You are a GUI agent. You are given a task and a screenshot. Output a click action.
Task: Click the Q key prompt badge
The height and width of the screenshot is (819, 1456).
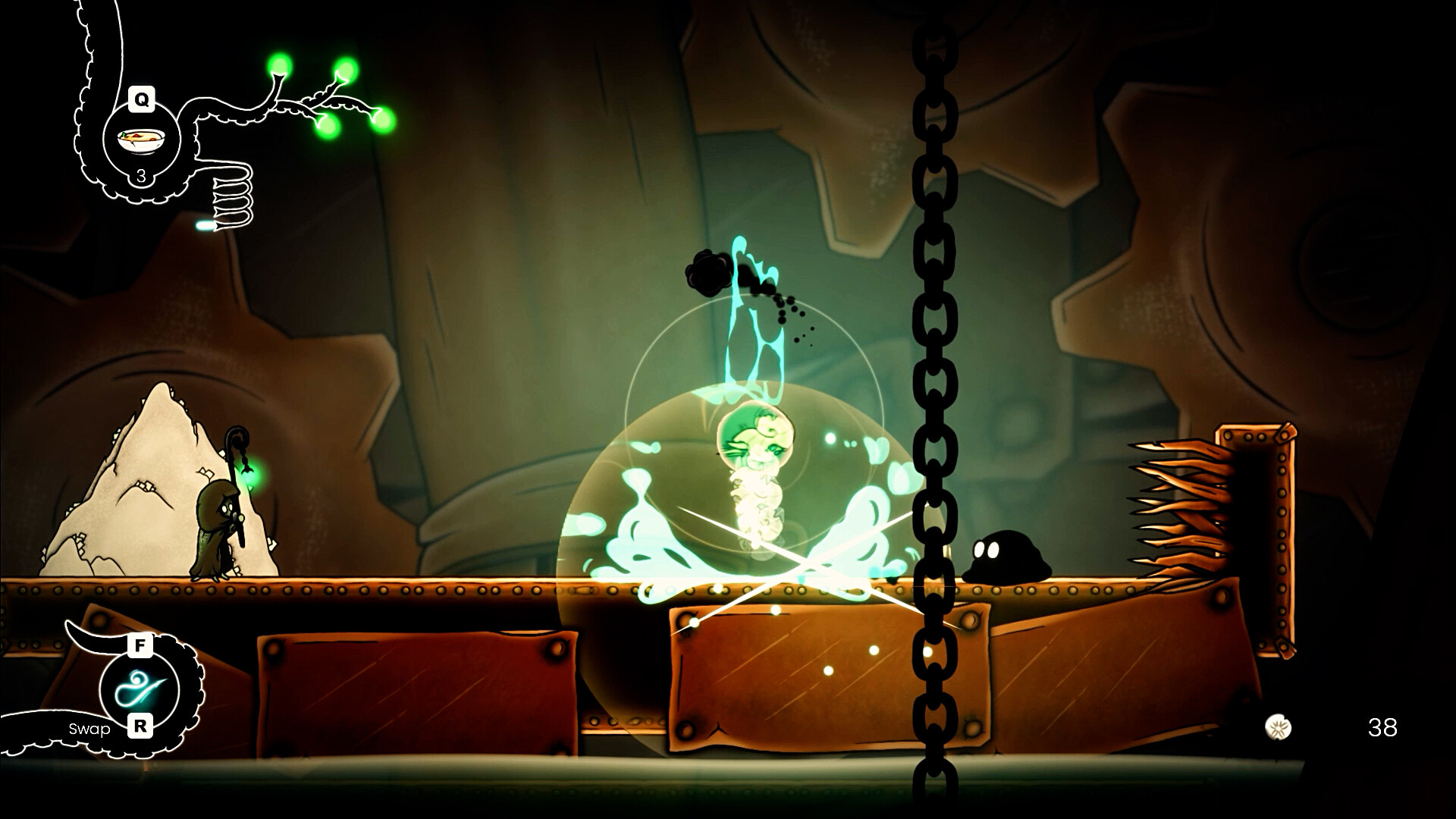141,99
